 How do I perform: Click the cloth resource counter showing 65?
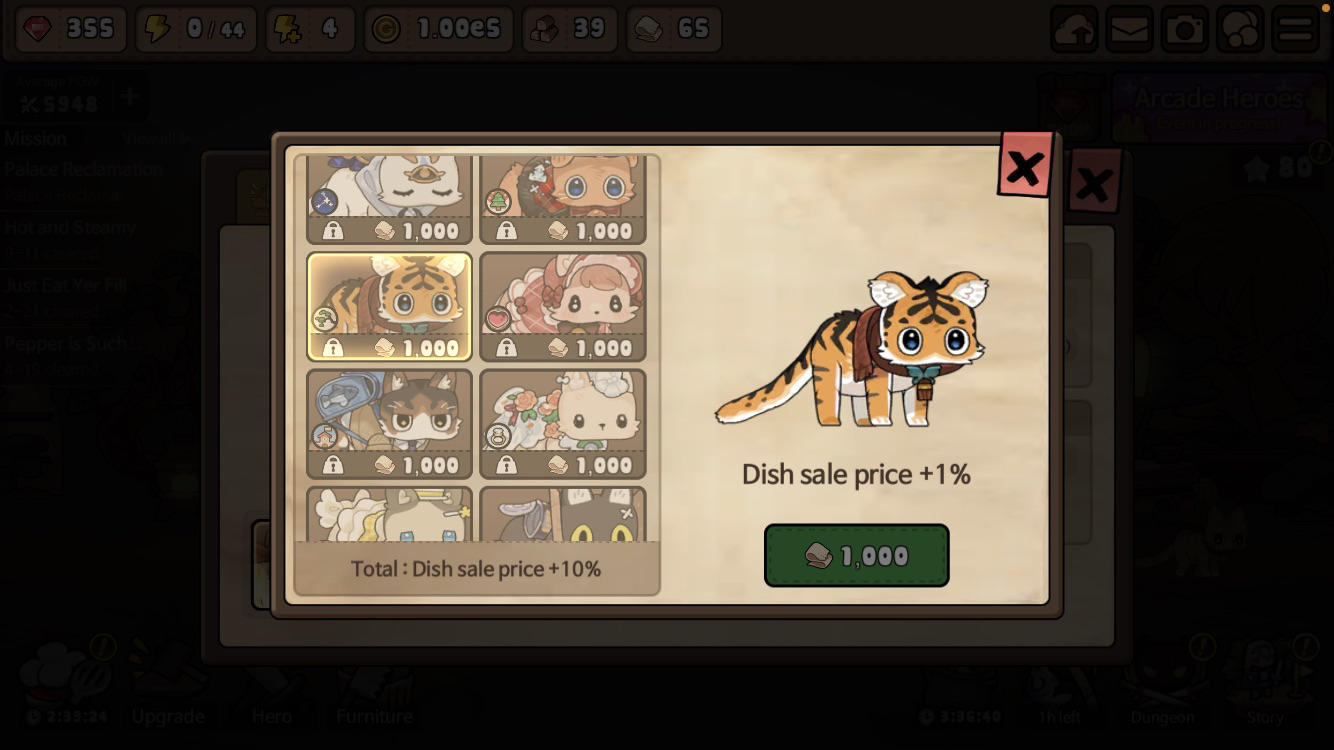[673, 29]
